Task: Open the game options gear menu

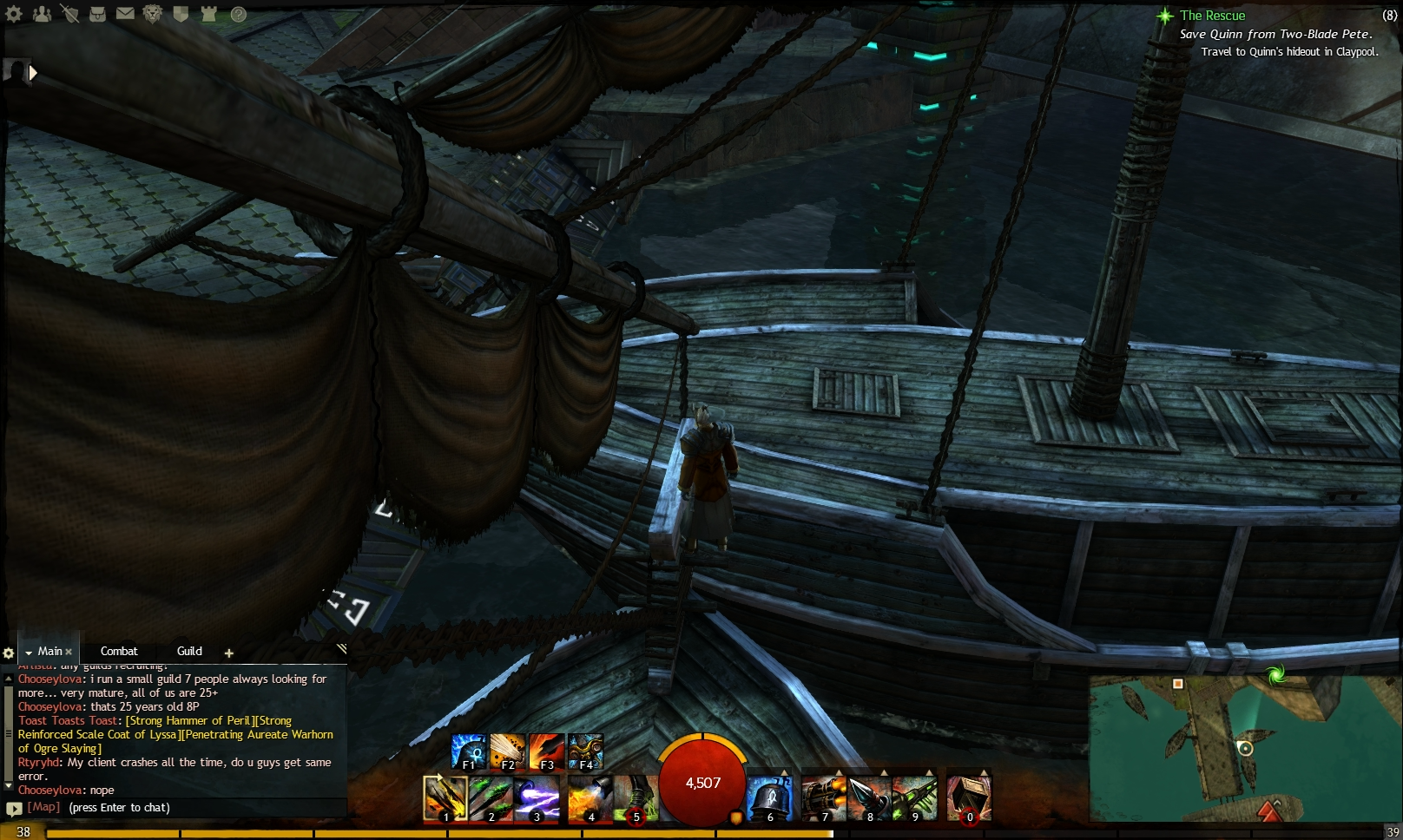Action: click(14, 13)
